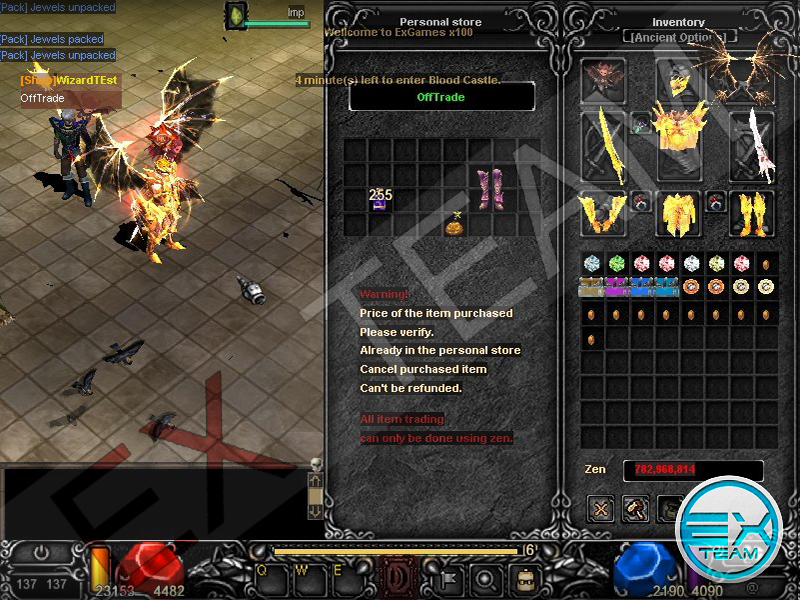This screenshot has width=800, height=600.
Task: Pick the green jewel in the inventory
Action: coord(617,264)
